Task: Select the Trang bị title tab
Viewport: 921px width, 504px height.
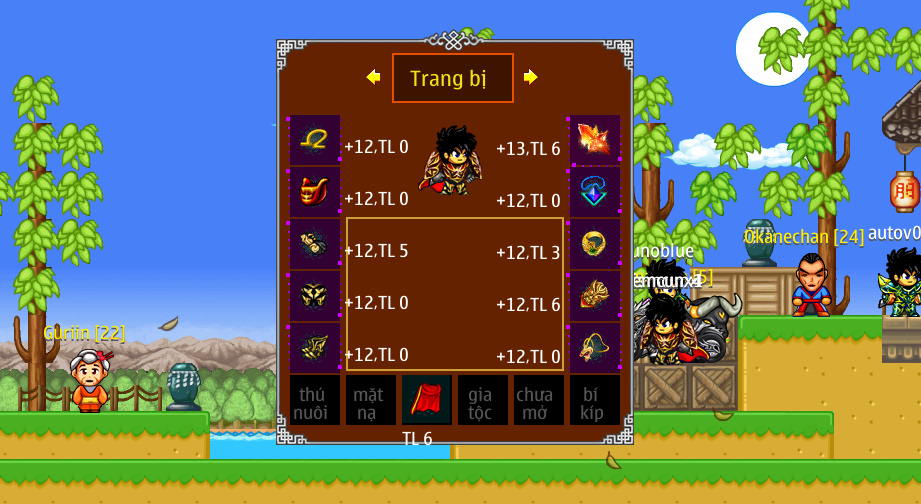Action: (452, 78)
